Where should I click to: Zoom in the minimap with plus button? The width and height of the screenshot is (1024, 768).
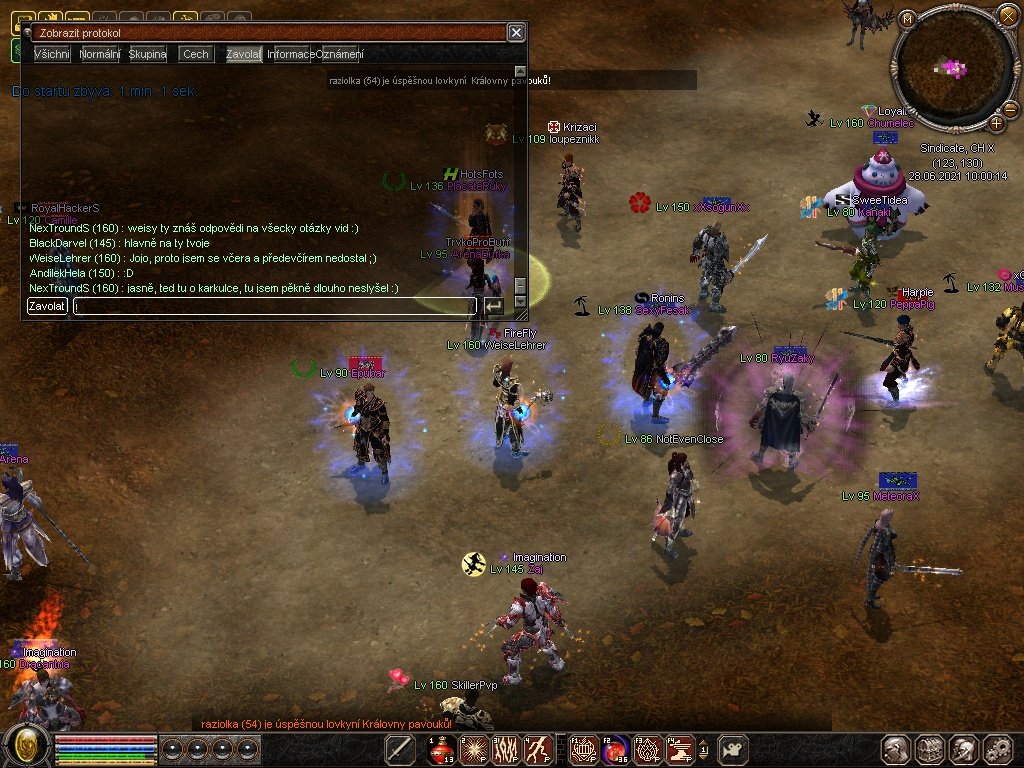pyautogui.click(x=997, y=123)
